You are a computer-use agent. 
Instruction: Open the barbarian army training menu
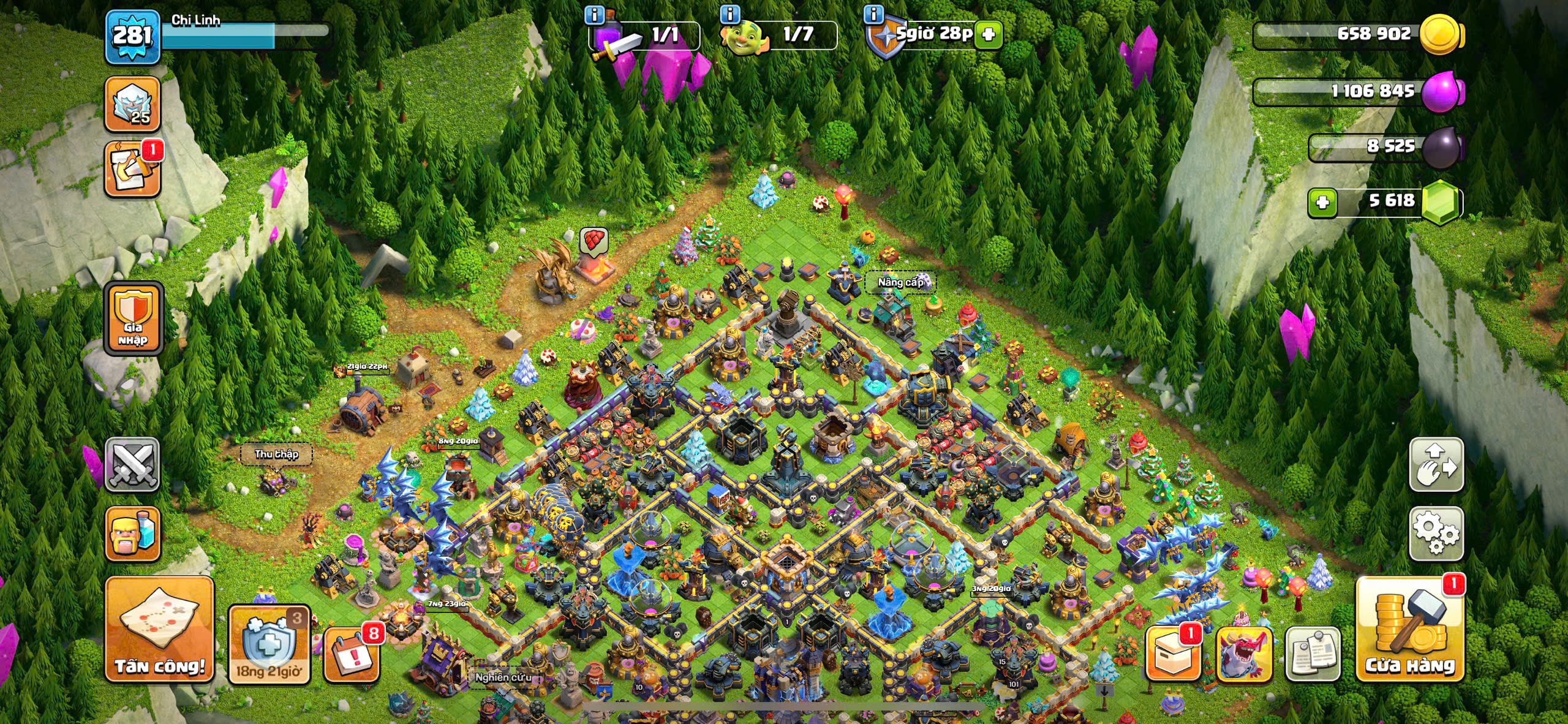[x=132, y=534]
